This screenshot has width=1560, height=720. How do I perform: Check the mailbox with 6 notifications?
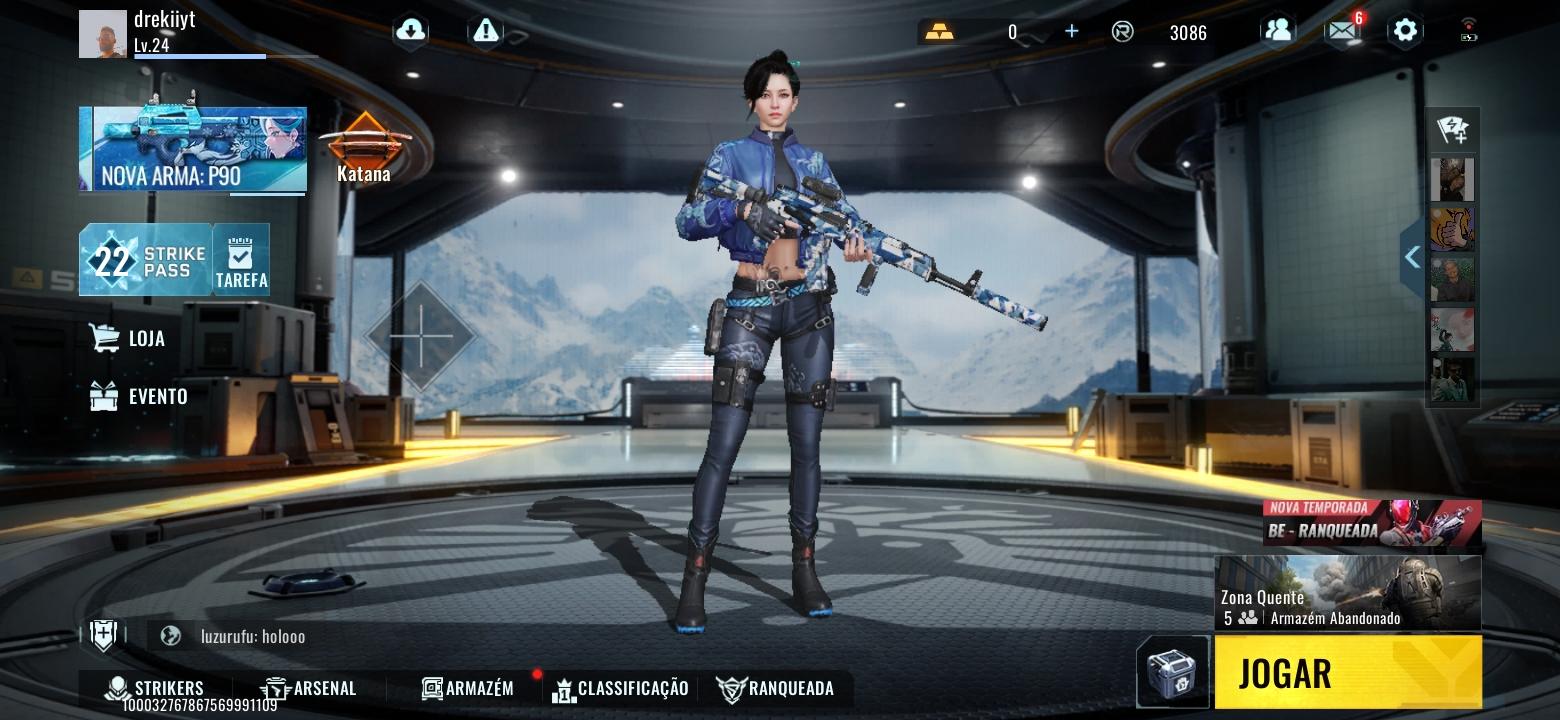(x=1340, y=30)
